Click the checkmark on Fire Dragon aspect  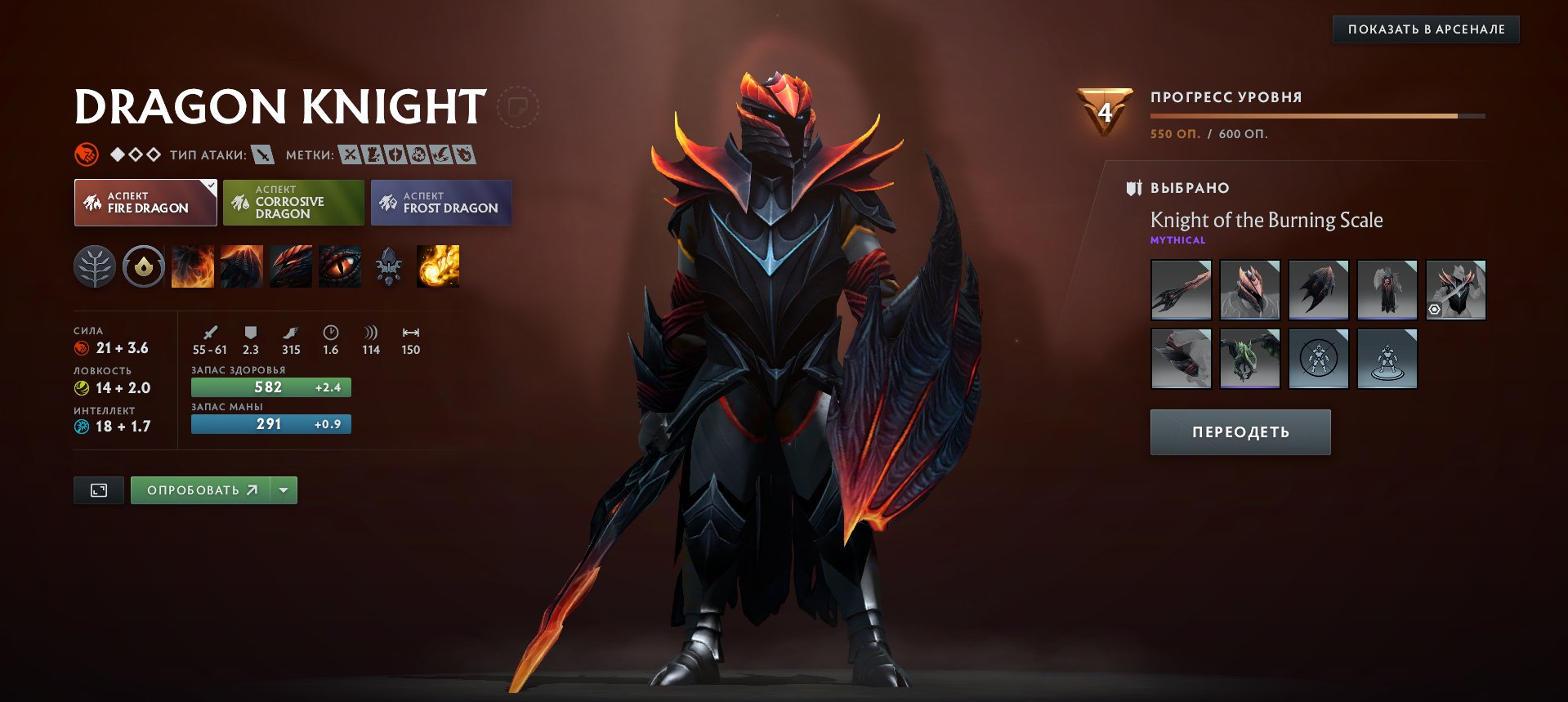209,186
